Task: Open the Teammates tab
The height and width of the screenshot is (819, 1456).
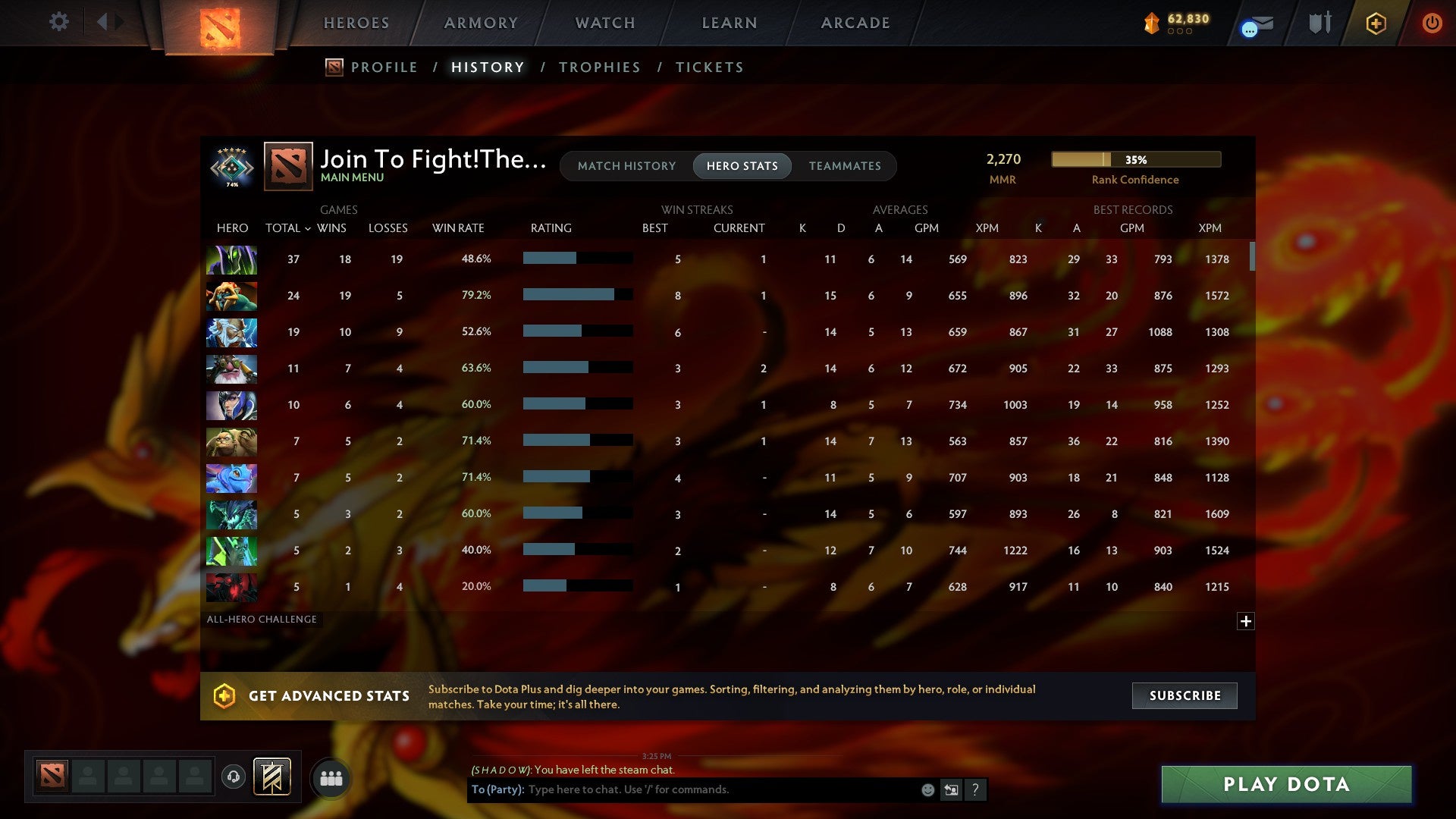Action: coord(846,165)
